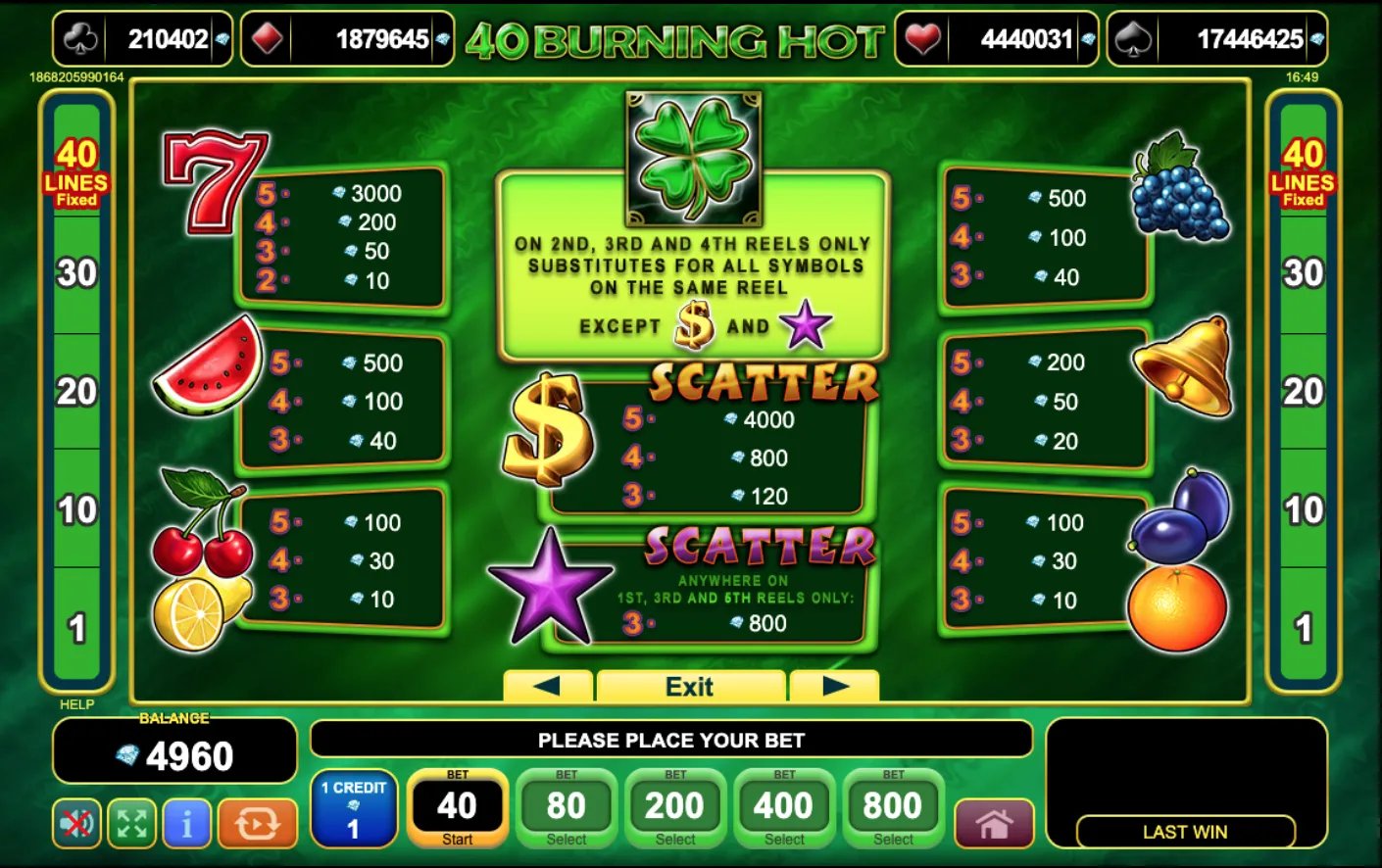Select the Home icon
The height and width of the screenshot is (868, 1382).
pyautogui.click(x=993, y=824)
